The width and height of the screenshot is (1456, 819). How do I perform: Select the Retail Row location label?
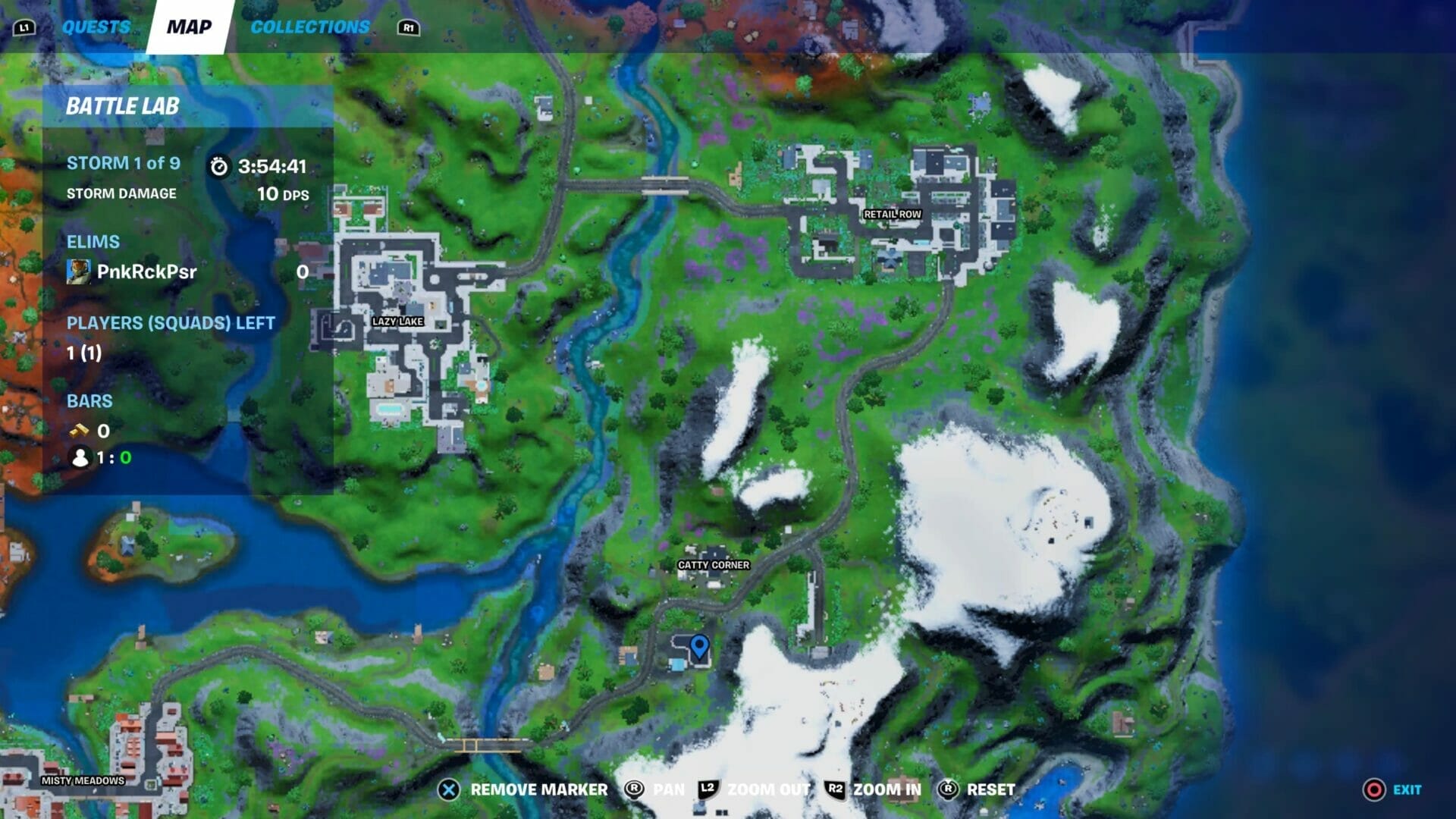892,215
